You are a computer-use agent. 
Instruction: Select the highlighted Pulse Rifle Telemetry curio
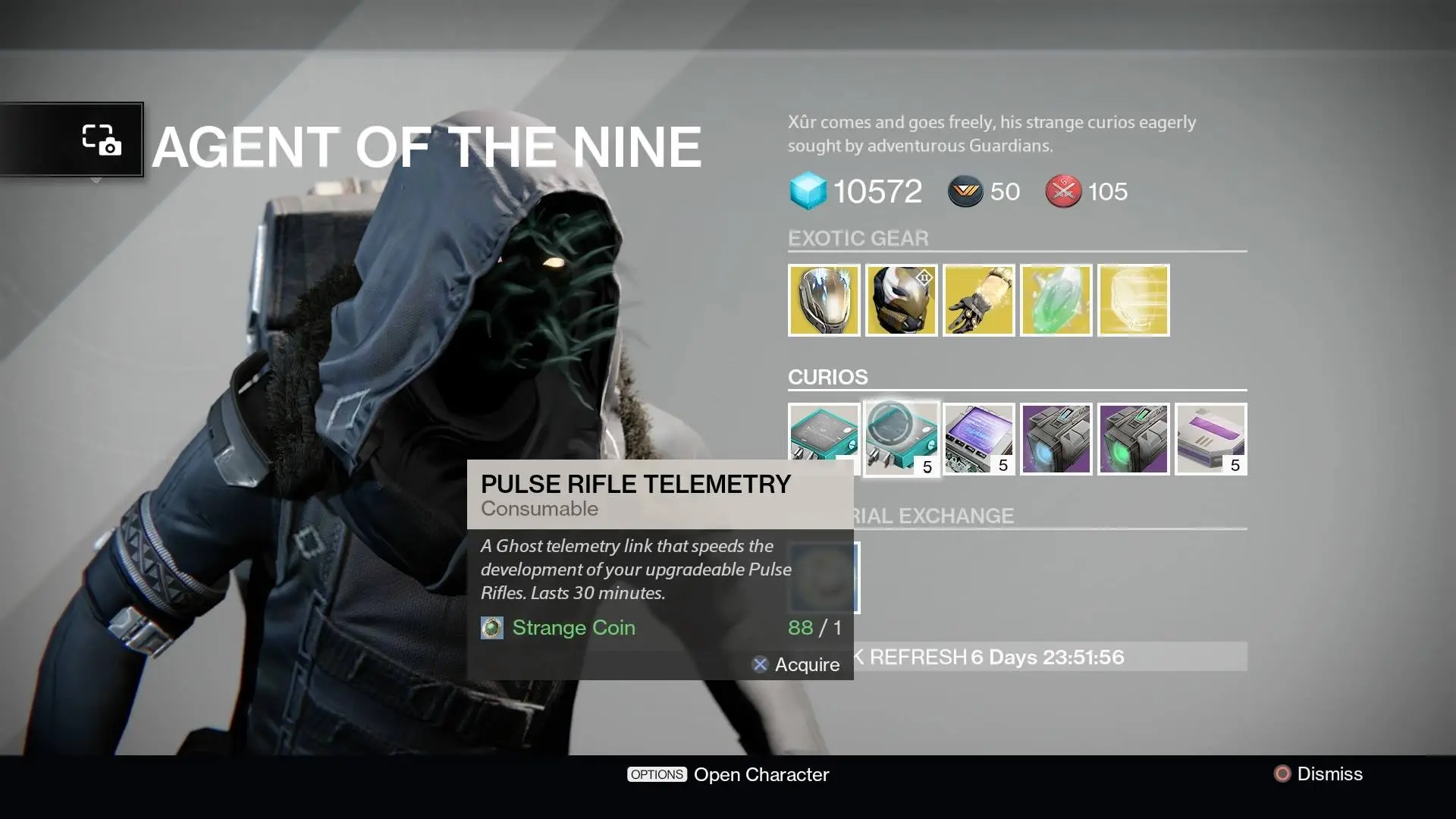pos(901,439)
